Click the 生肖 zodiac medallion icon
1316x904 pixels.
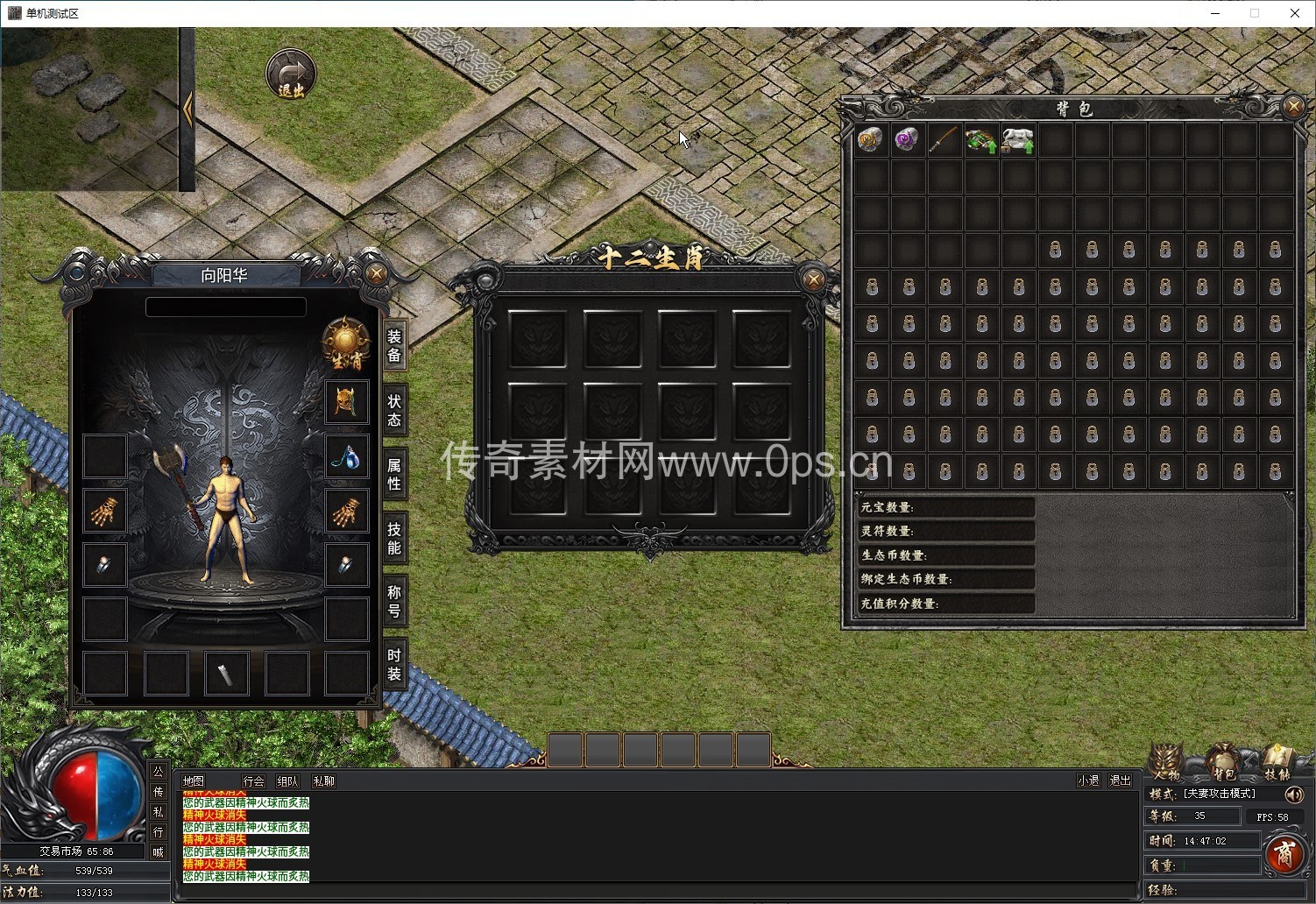(345, 343)
